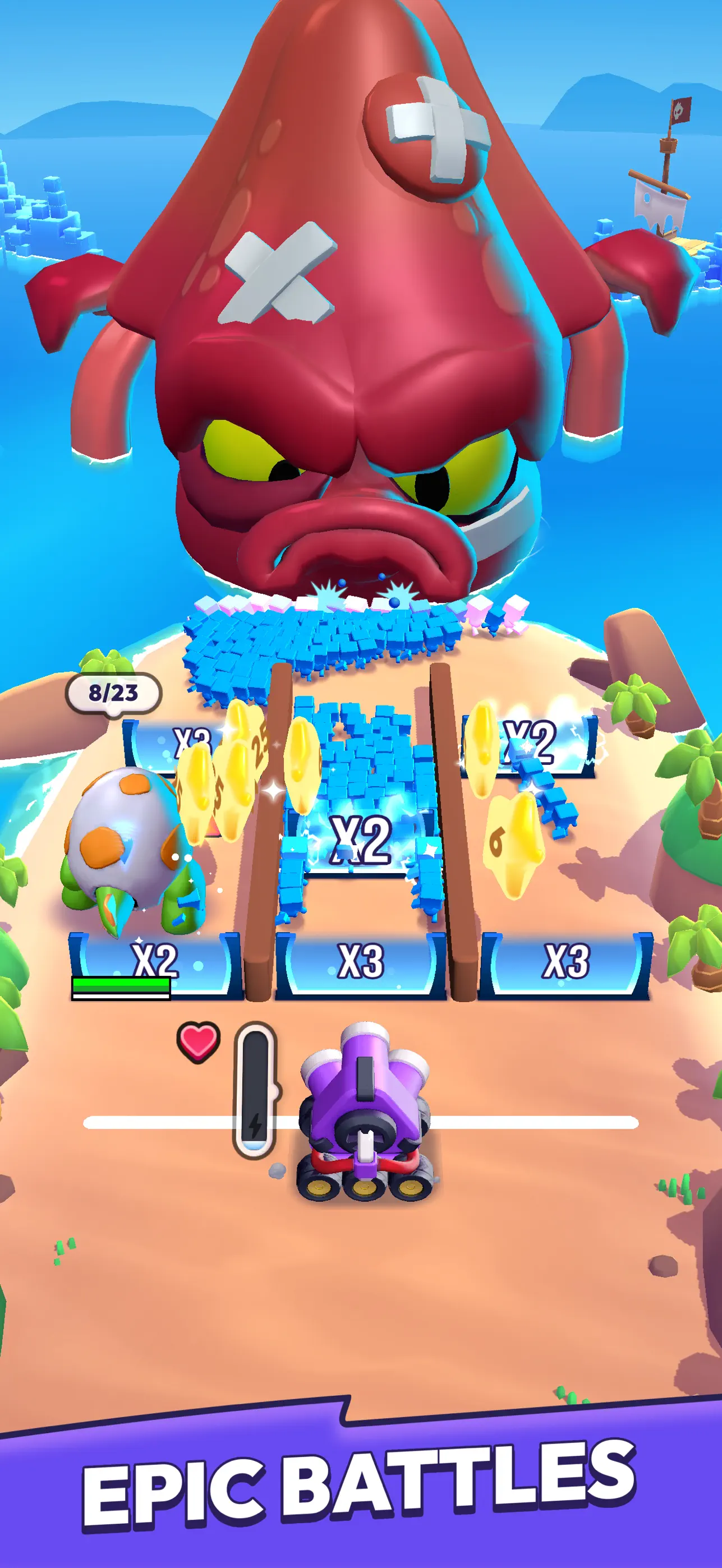The width and height of the screenshot is (722, 1568).
Task: Tap the lightning bolt on the charge meter
Action: click(x=256, y=1126)
